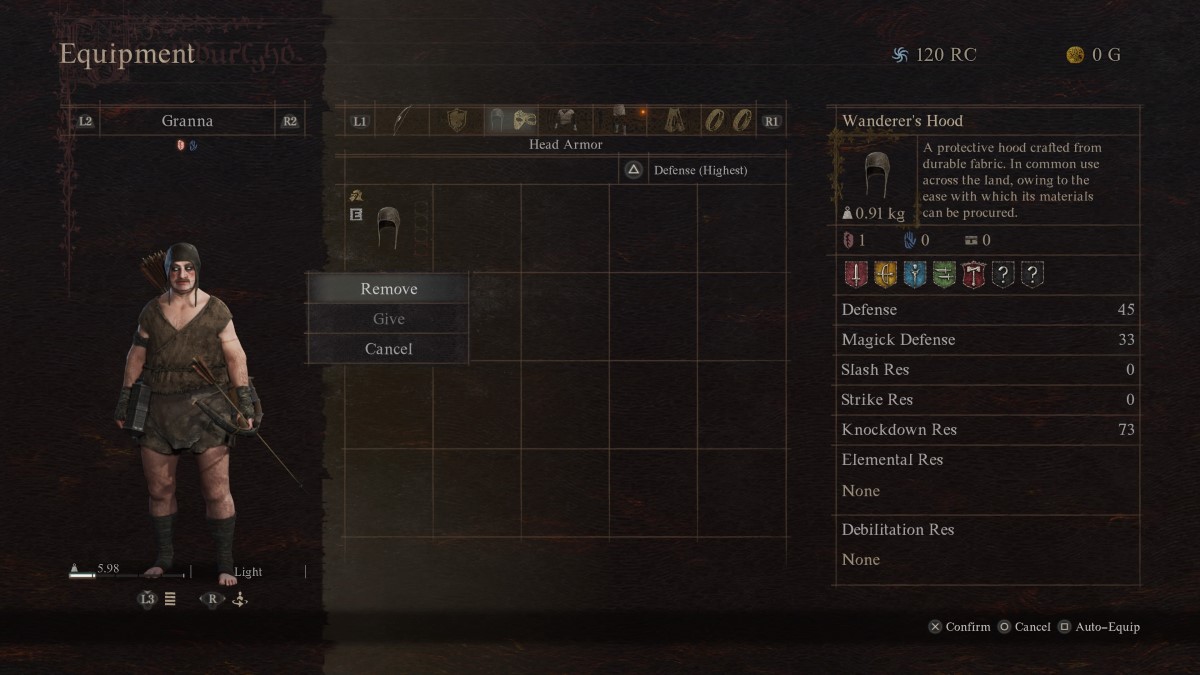Select the equipped Wanderer's Hood slot

pyautogui.click(x=388, y=228)
